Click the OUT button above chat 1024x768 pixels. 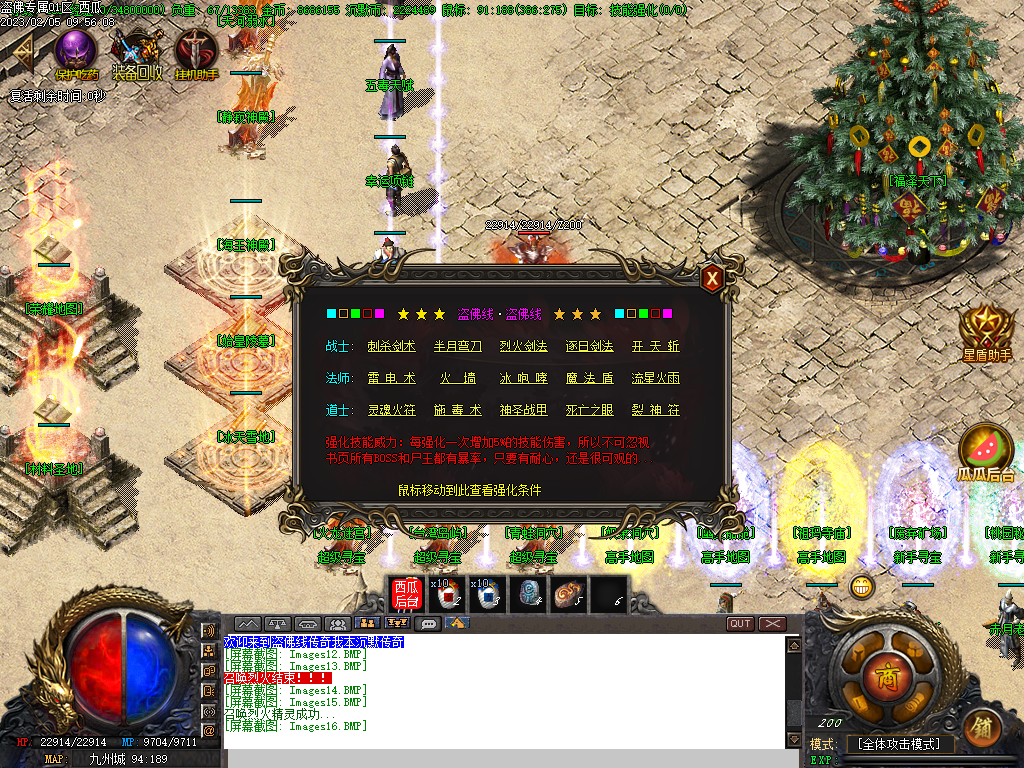740,624
